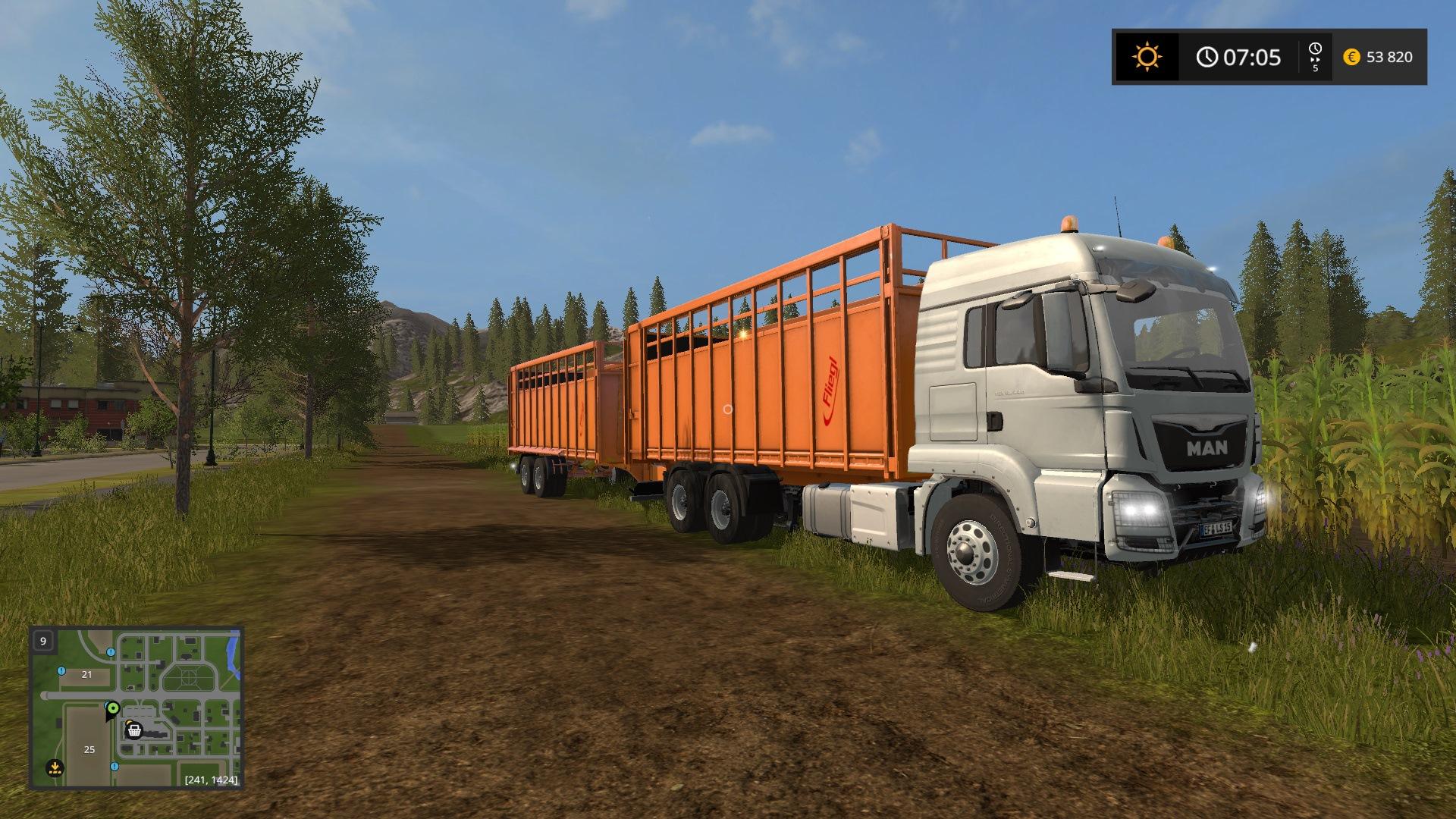
Task: Click the 07:05 time display
Action: coord(1251,57)
